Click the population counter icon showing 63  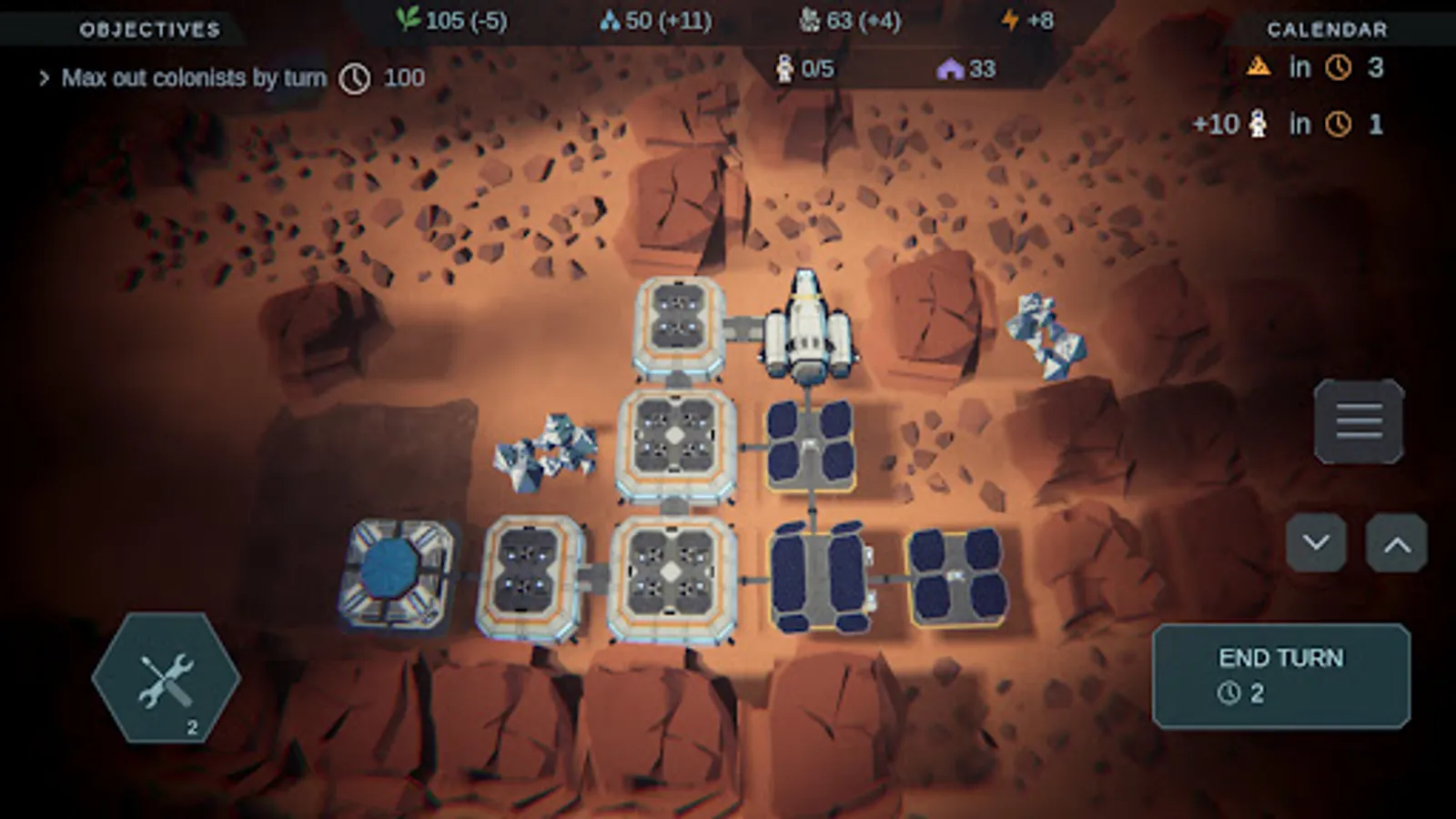pos(810,18)
